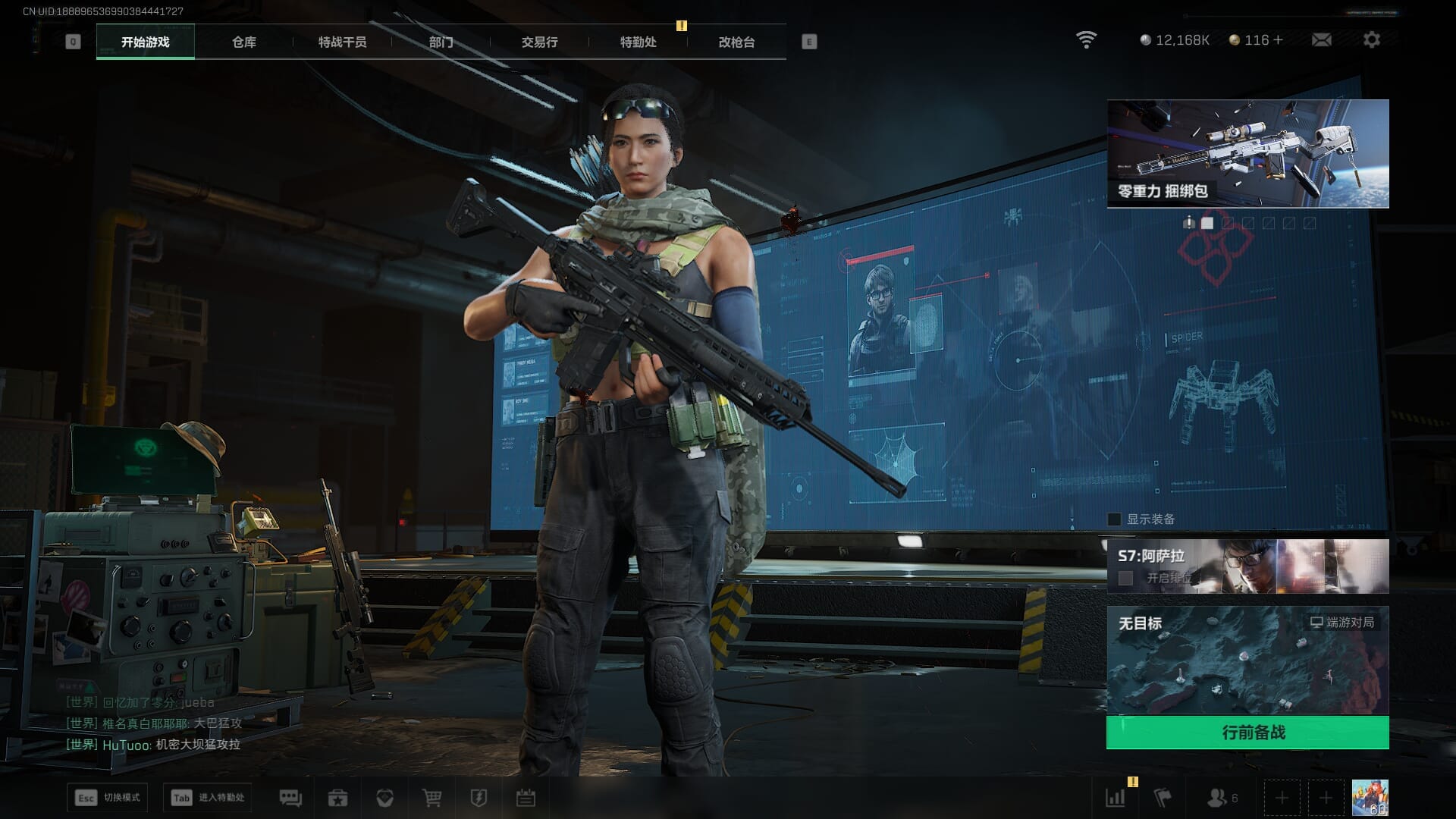Click the green 行前备战 button
This screenshot has height=819, width=1456.
coord(1247,733)
